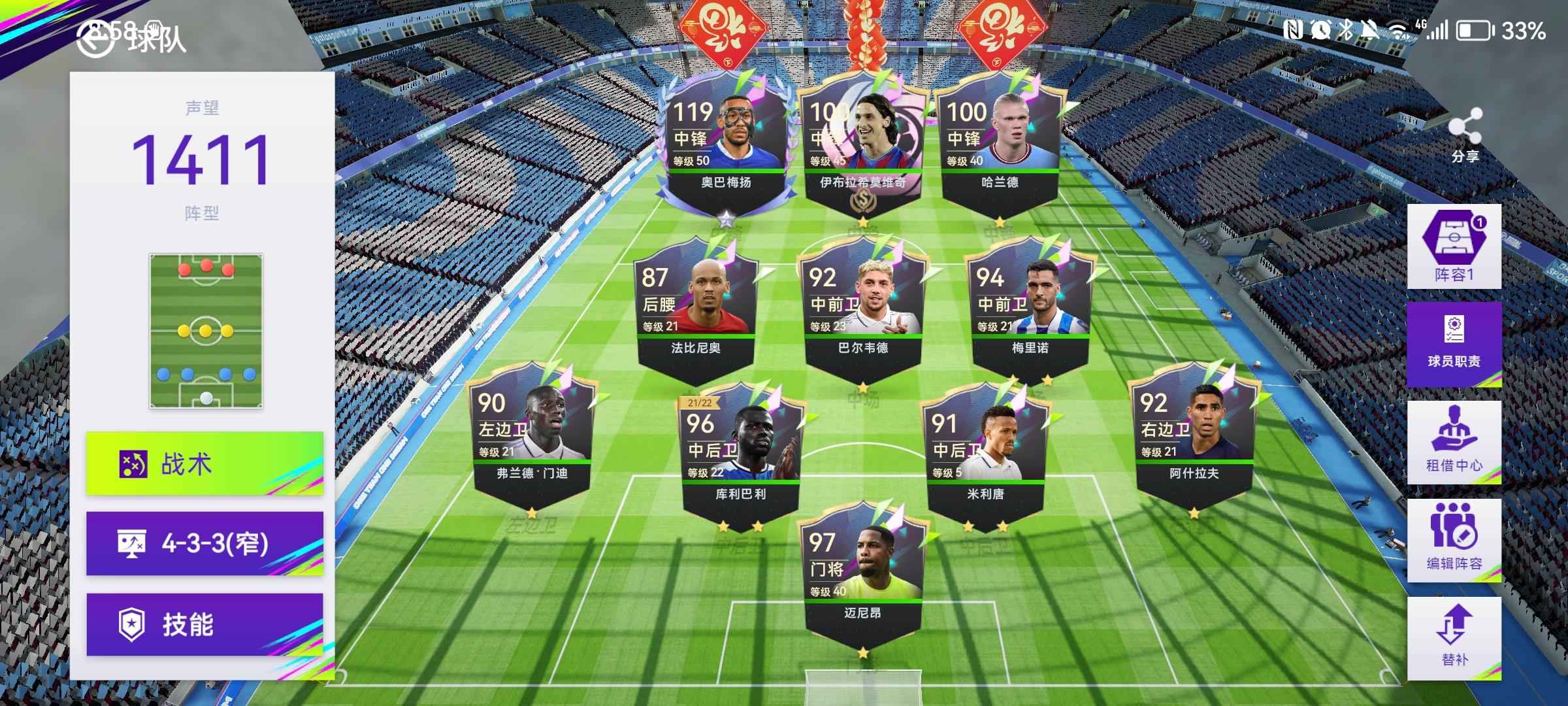Open the 租借中心 loan center
The image size is (1568, 706).
pos(1454,442)
